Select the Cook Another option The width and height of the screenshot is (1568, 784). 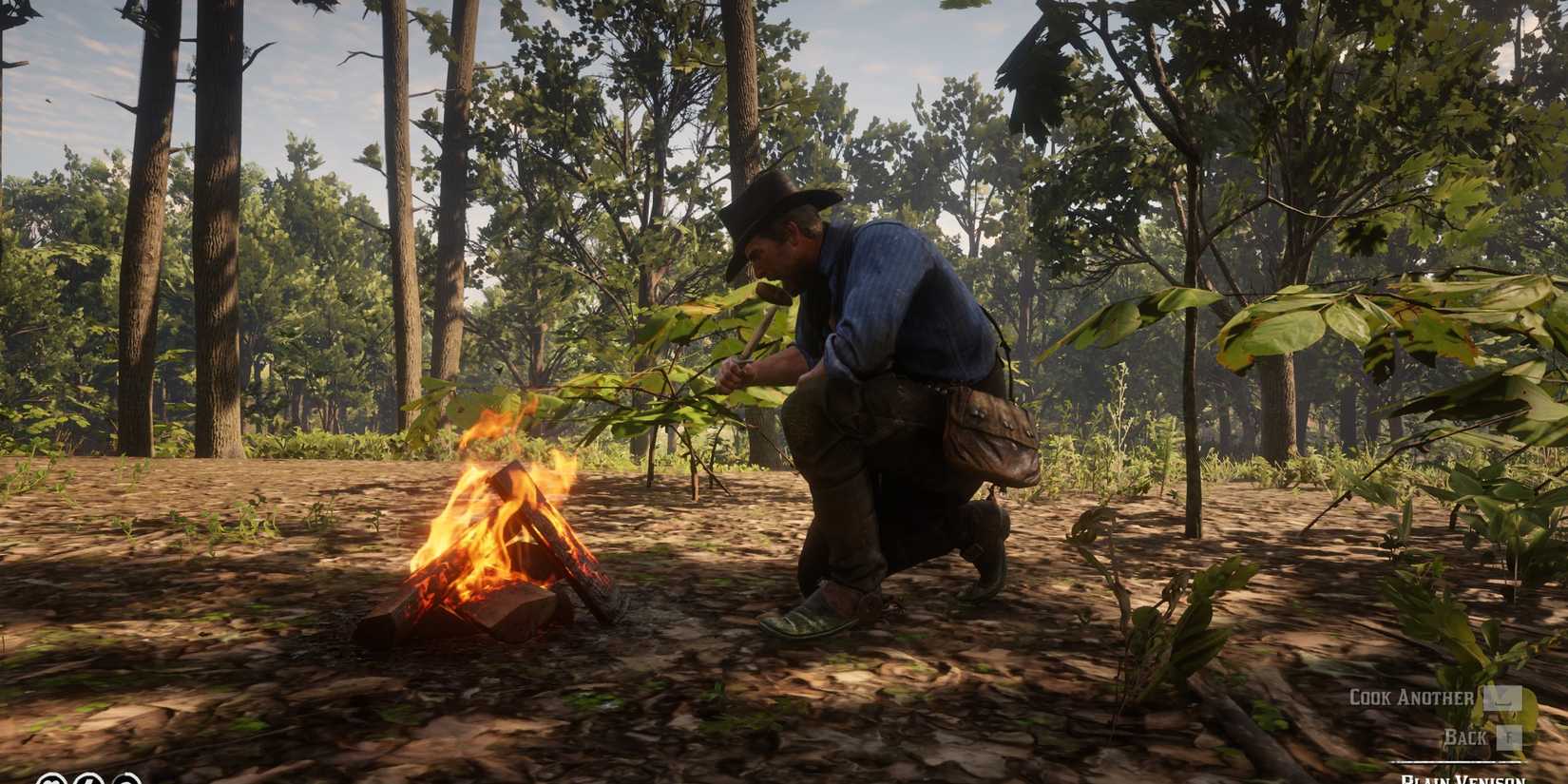coord(1413,697)
